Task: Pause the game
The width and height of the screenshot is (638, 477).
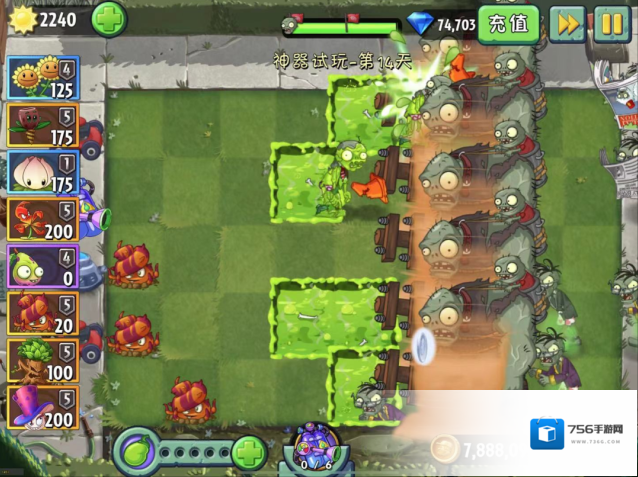Action: pos(612,23)
